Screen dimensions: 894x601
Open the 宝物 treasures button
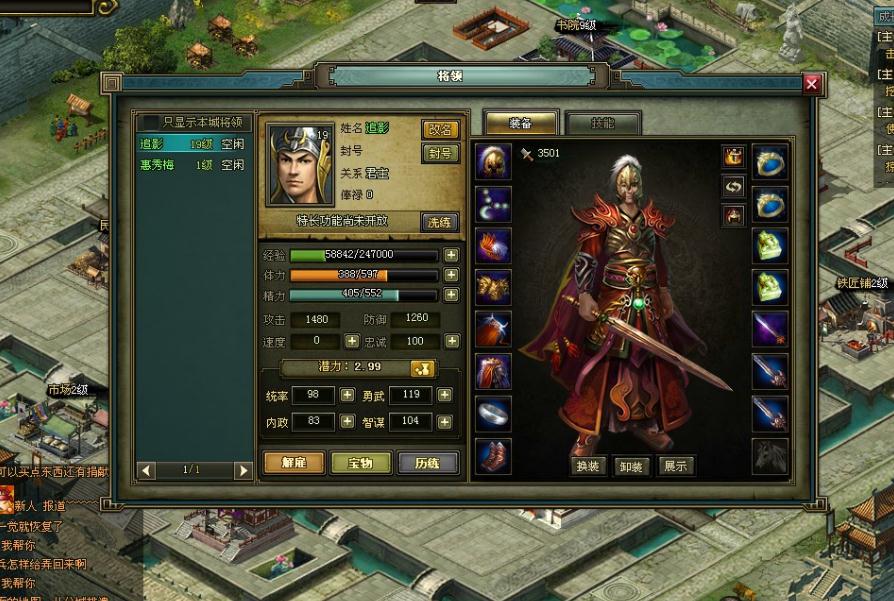(x=361, y=462)
